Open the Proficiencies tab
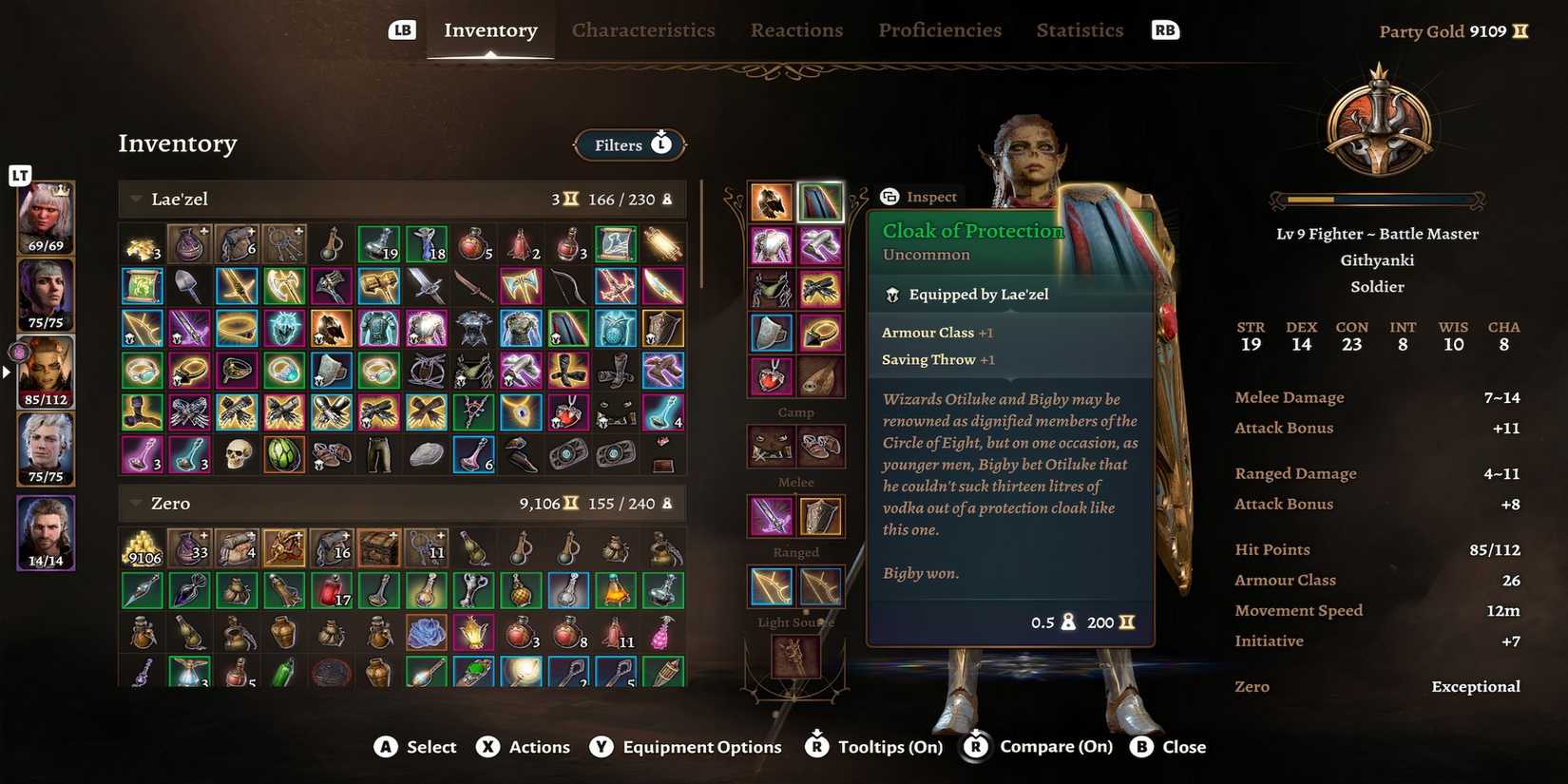 pos(939,29)
